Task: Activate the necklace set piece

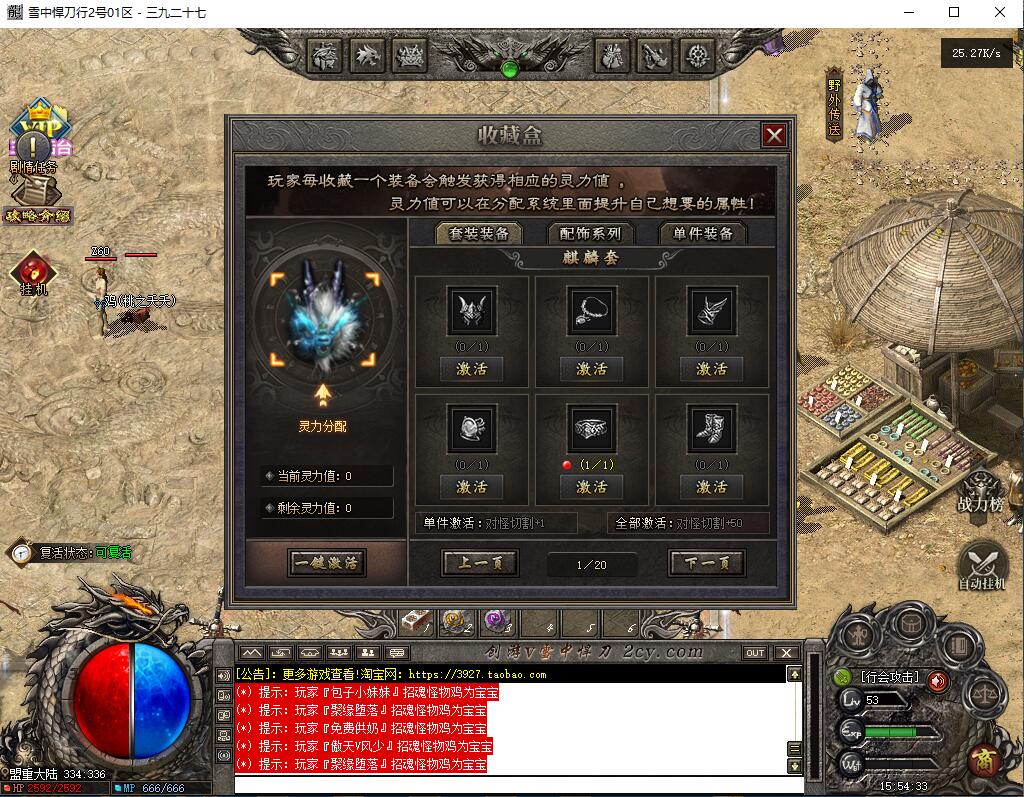Action: (x=591, y=369)
